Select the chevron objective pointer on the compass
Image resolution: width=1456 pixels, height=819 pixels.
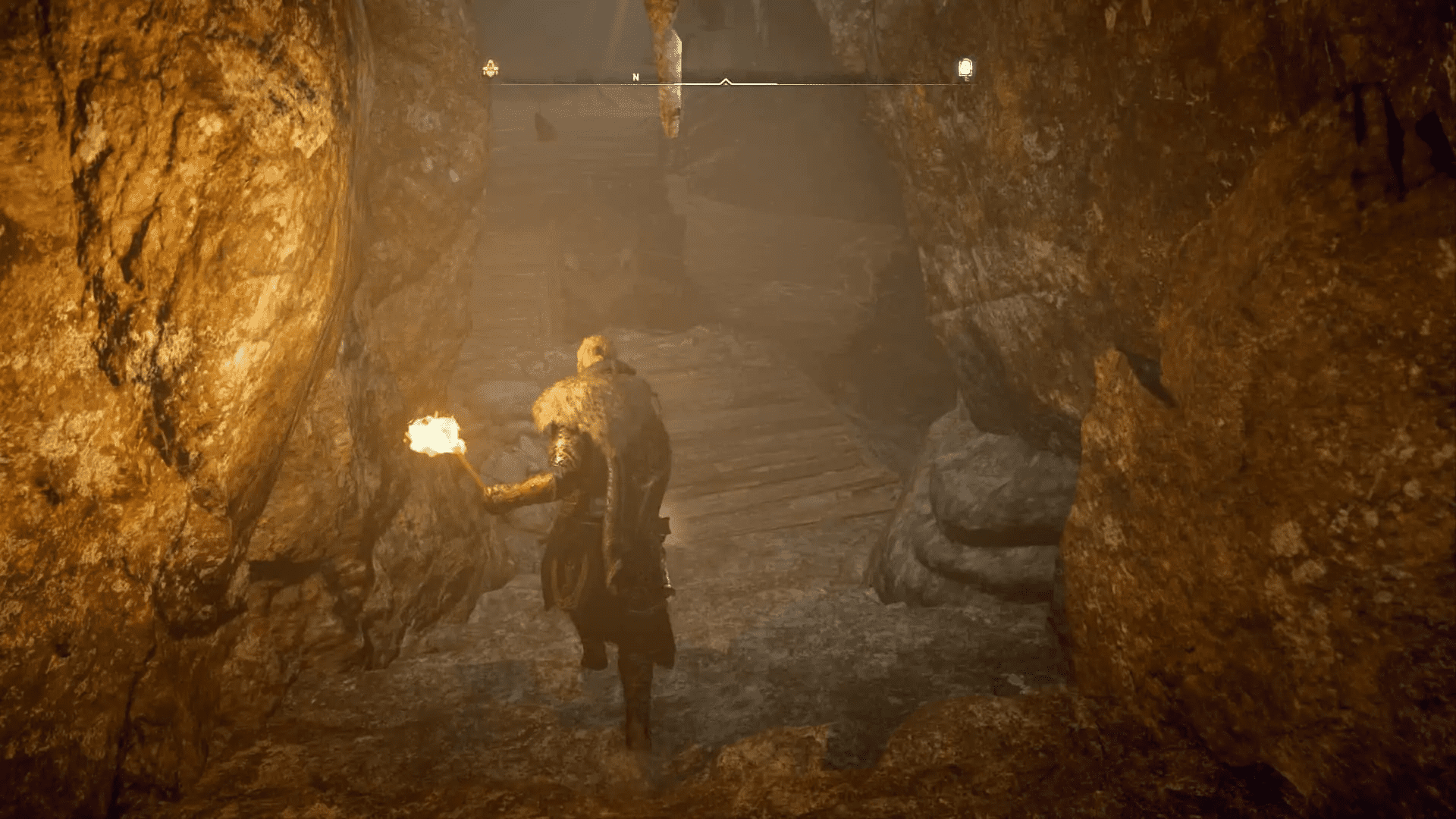(x=725, y=80)
